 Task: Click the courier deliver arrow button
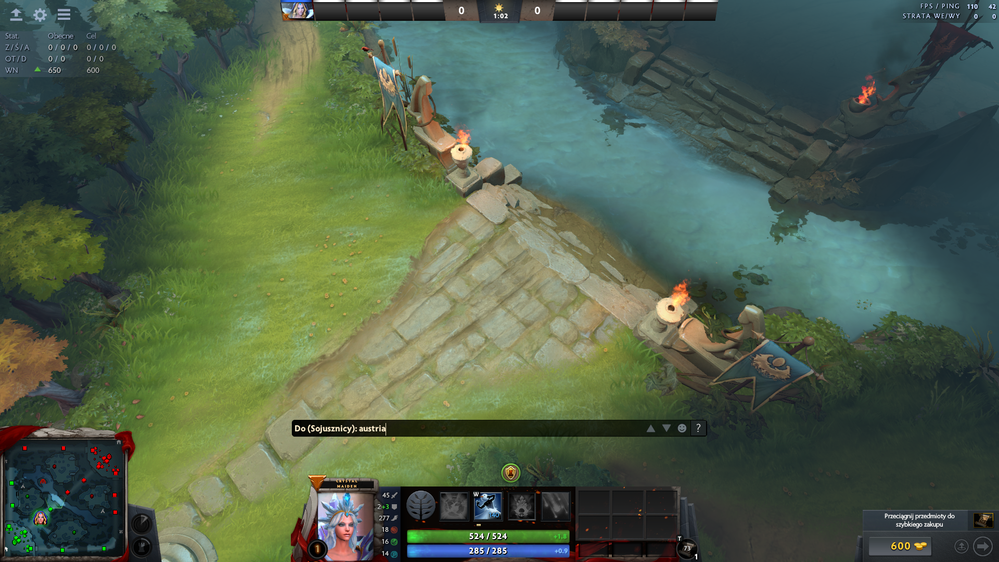(982, 546)
